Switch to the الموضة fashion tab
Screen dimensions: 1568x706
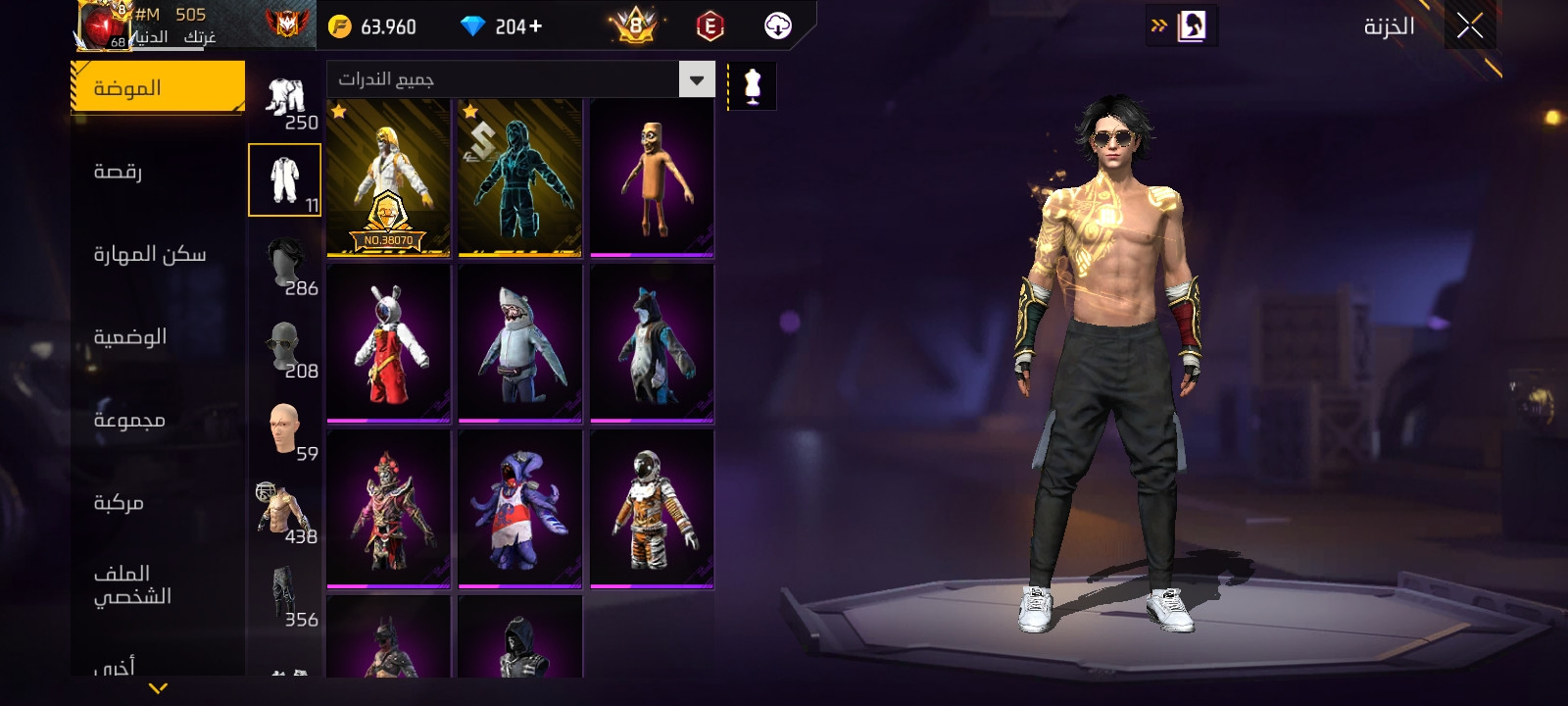158,87
